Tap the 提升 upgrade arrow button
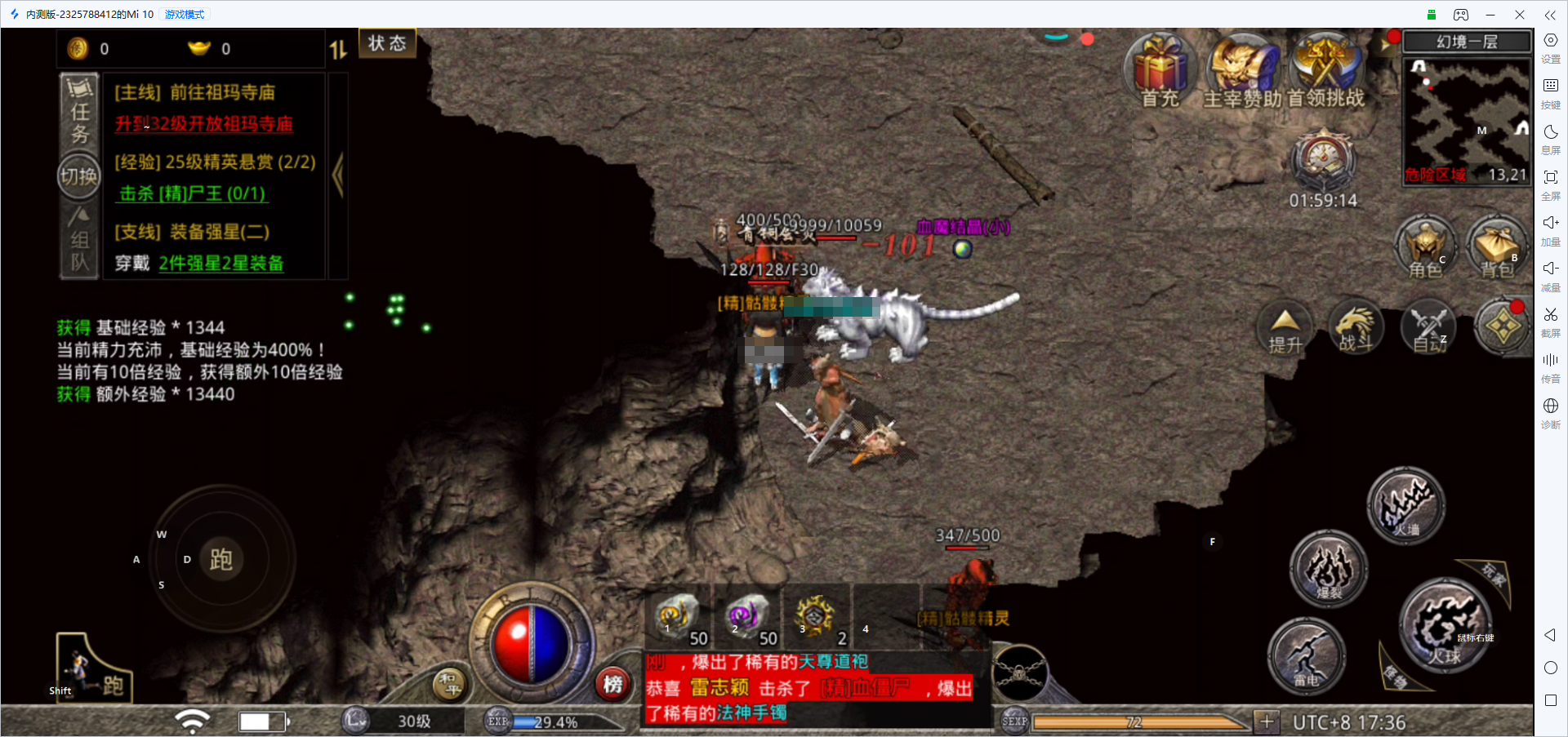This screenshot has width=1568, height=737. click(1285, 328)
